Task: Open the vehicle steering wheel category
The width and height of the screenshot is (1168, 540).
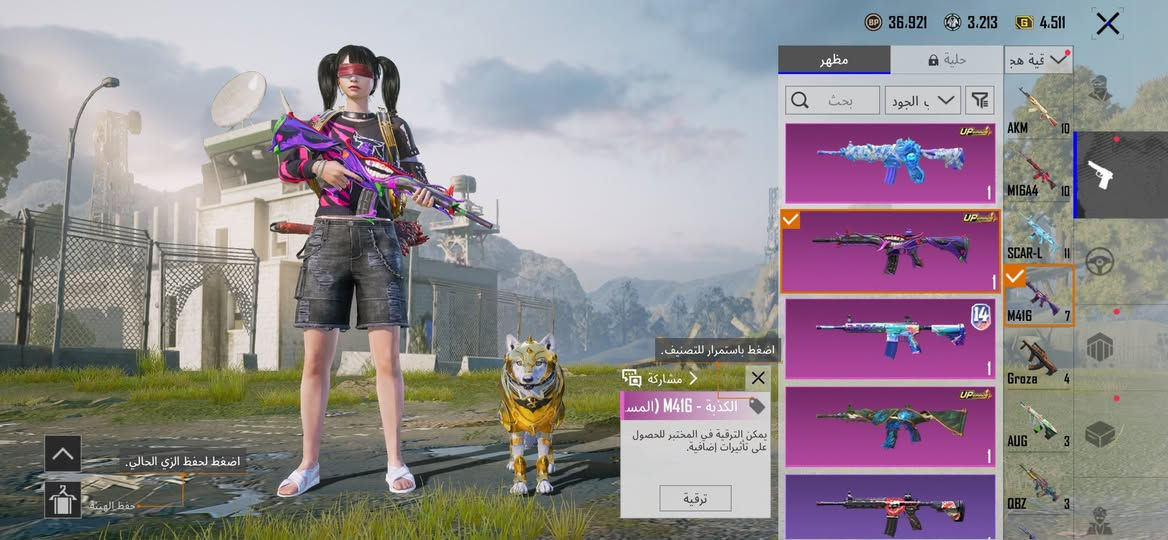Action: (x=1100, y=263)
